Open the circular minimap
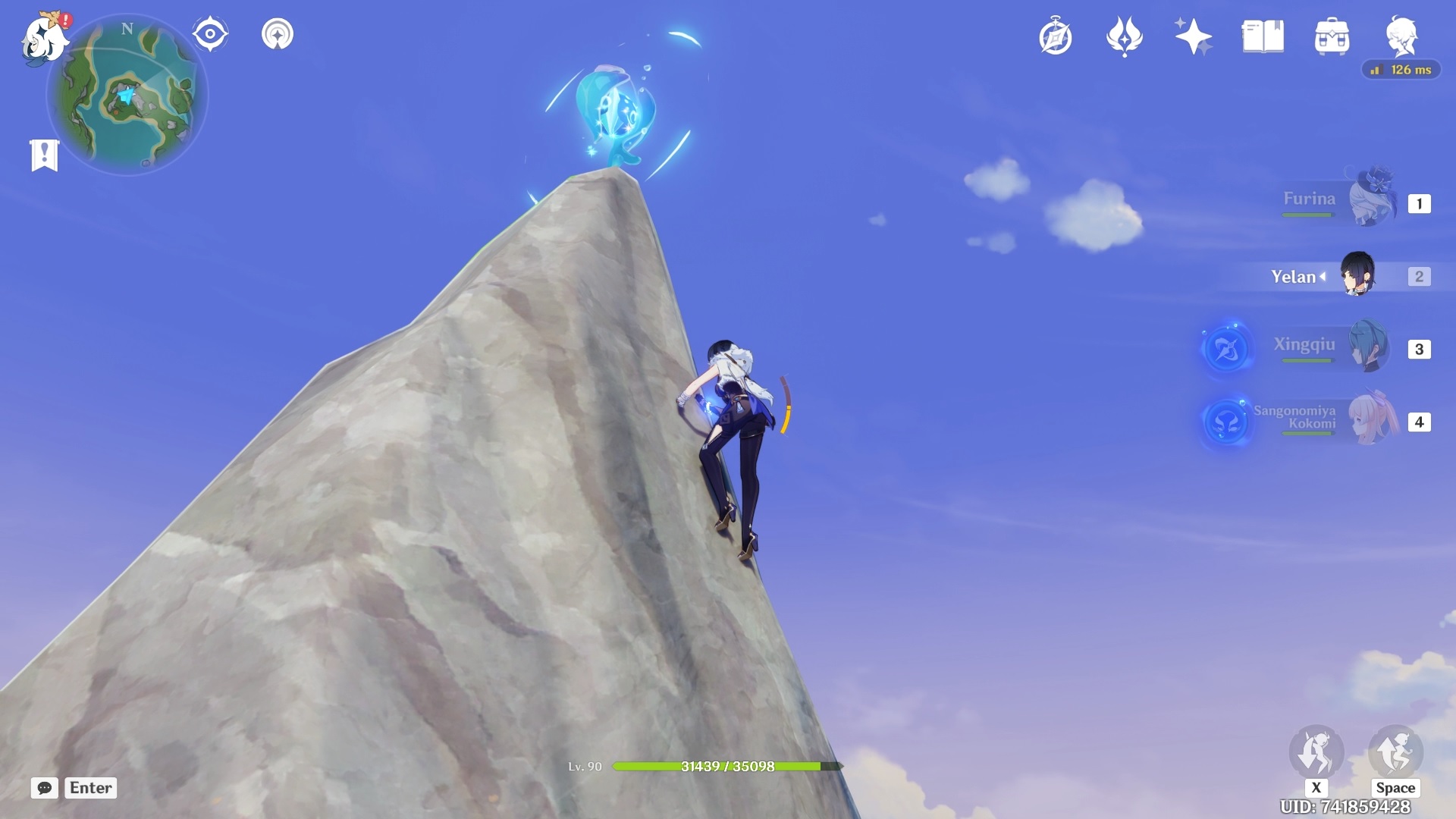The image size is (1456, 819). pos(127,96)
